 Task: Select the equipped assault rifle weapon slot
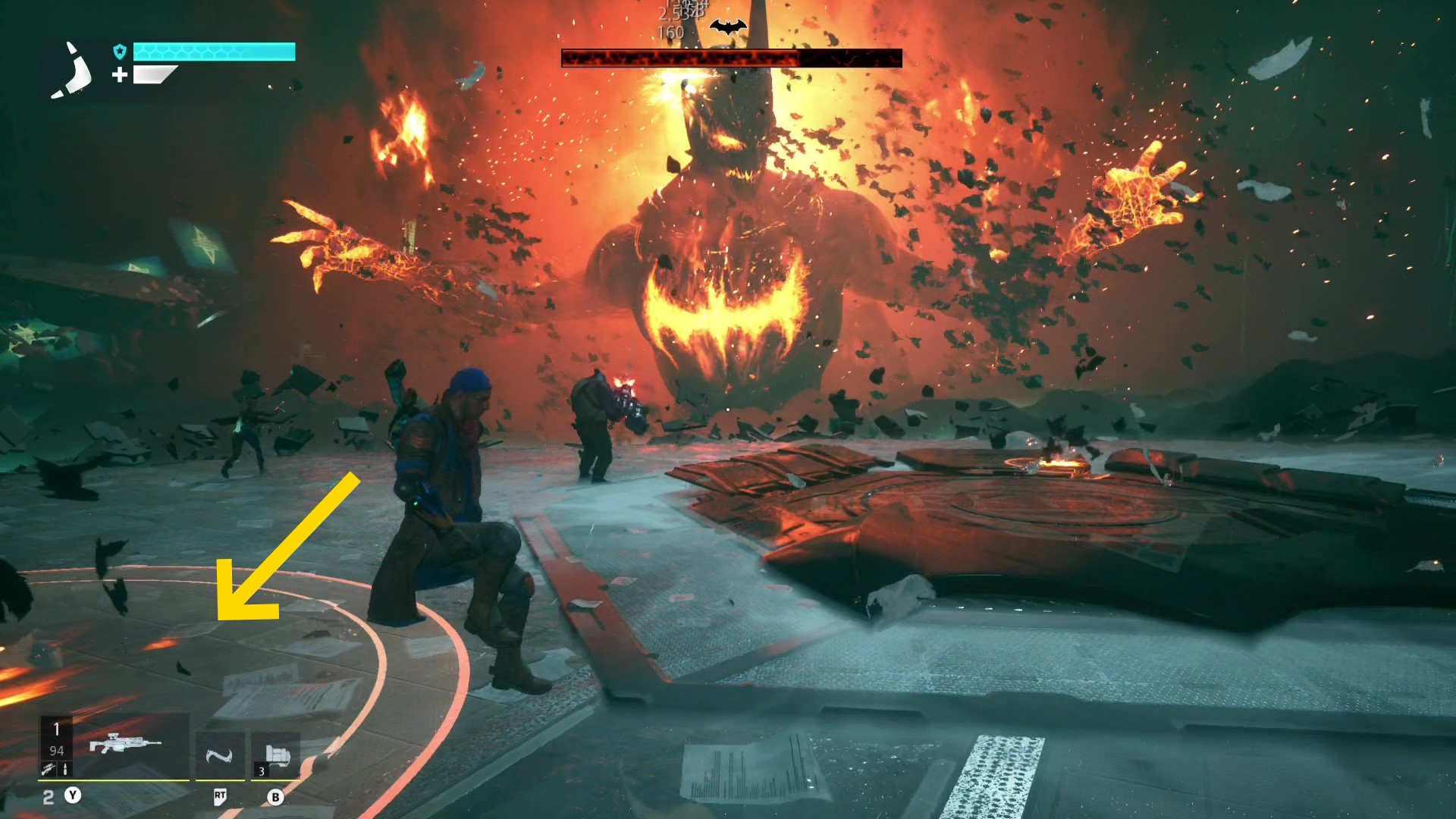click(x=125, y=743)
